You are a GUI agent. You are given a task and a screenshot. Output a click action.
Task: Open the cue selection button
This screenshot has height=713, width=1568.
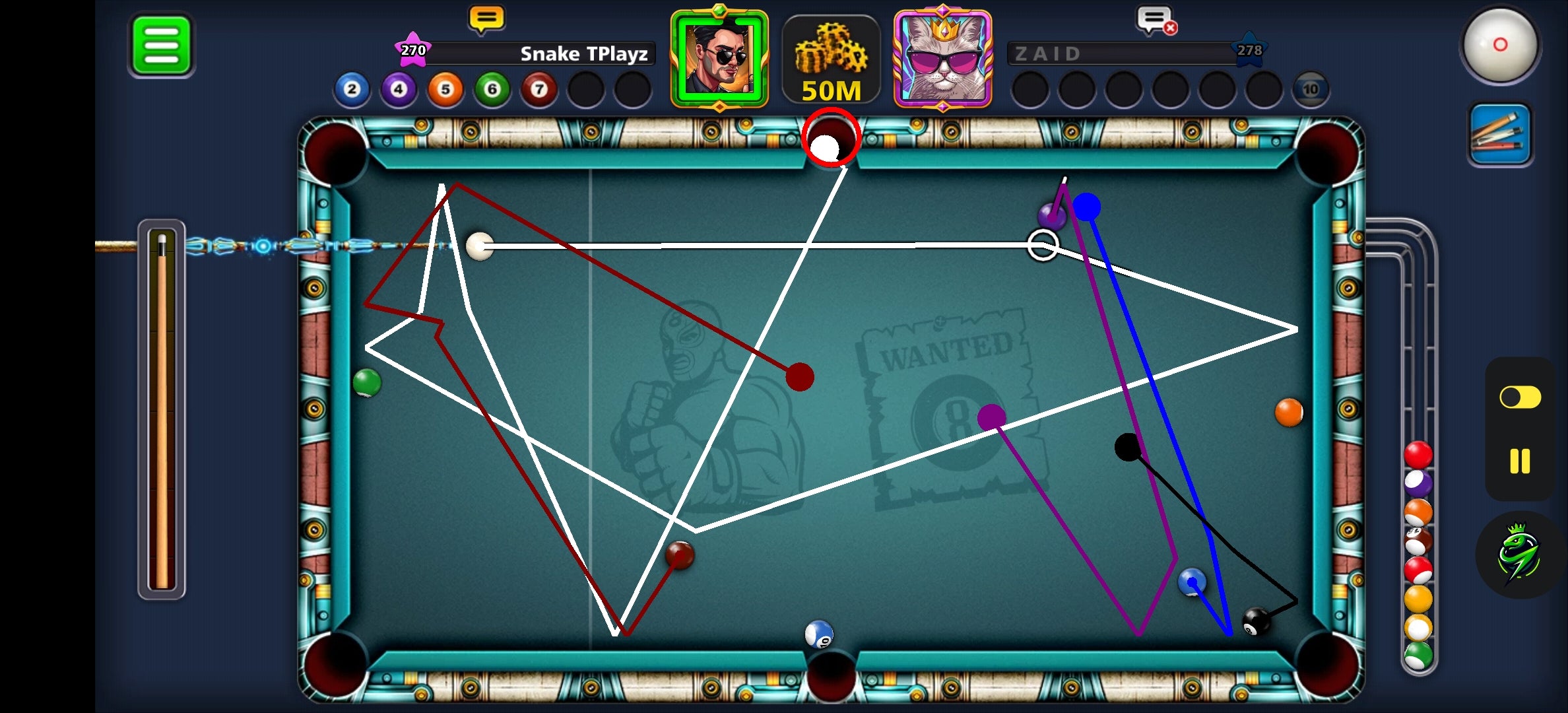[1500, 134]
